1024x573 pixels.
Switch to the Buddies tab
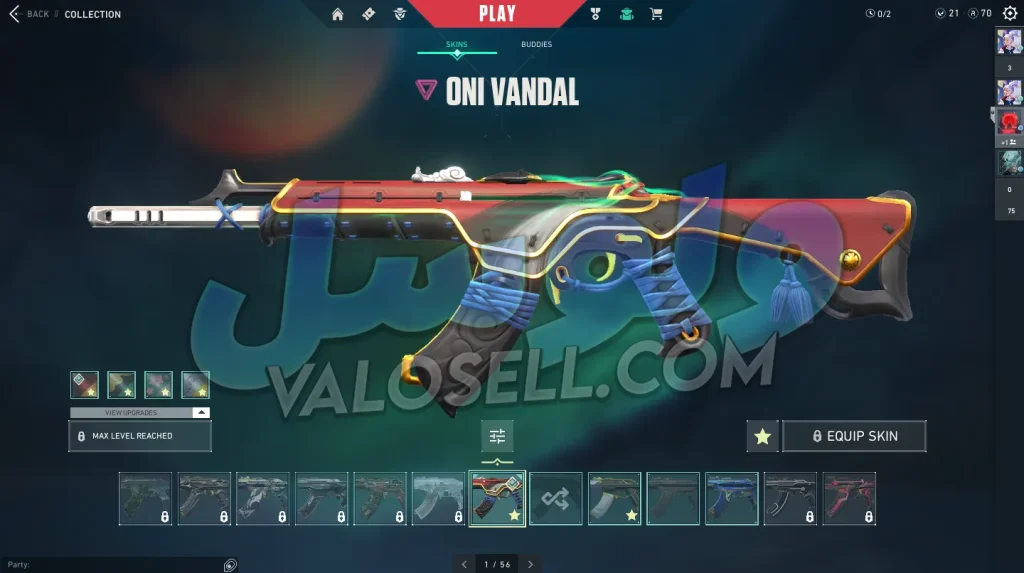536,45
